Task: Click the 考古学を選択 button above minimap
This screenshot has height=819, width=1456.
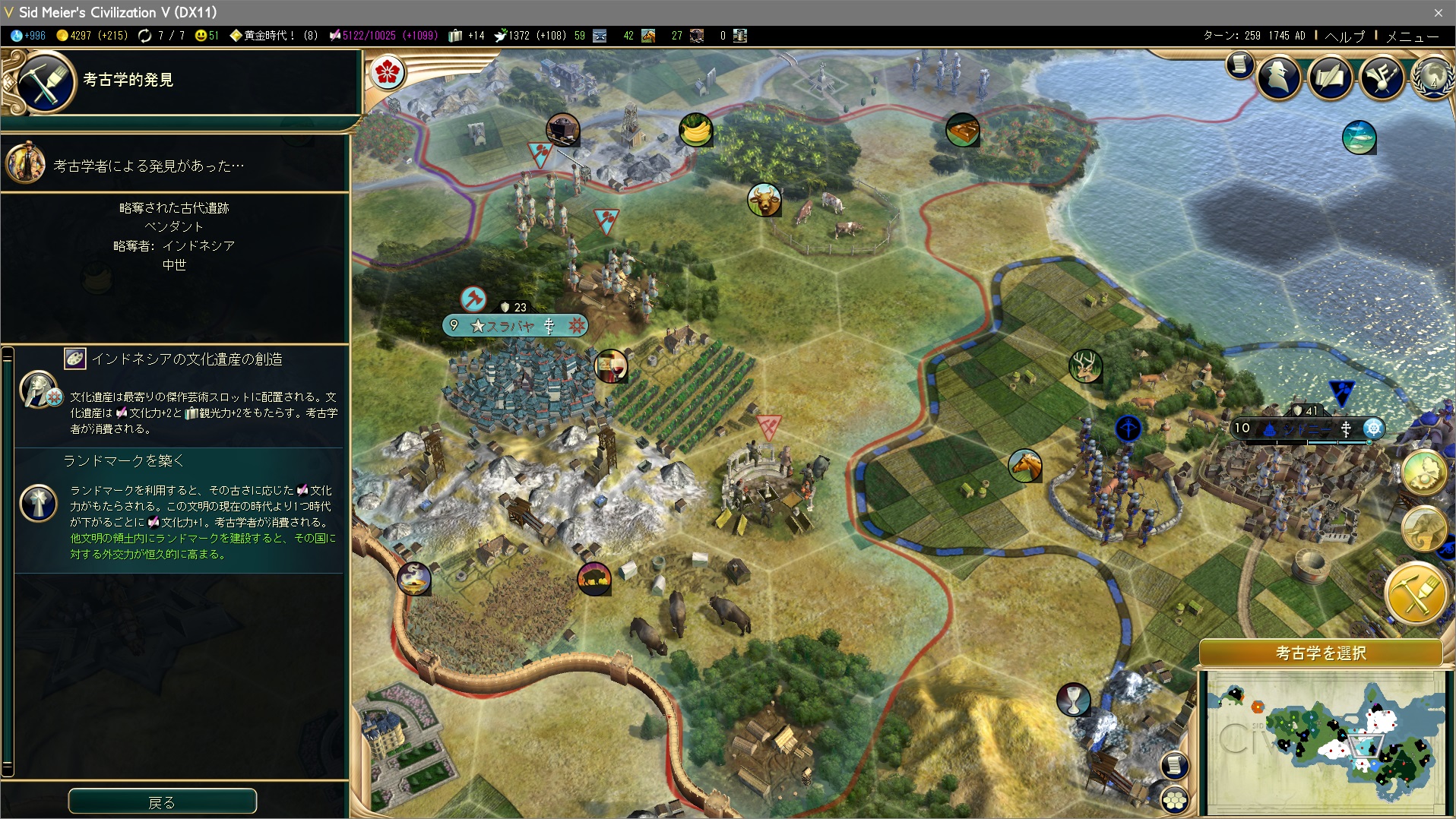Action: coord(1321,653)
